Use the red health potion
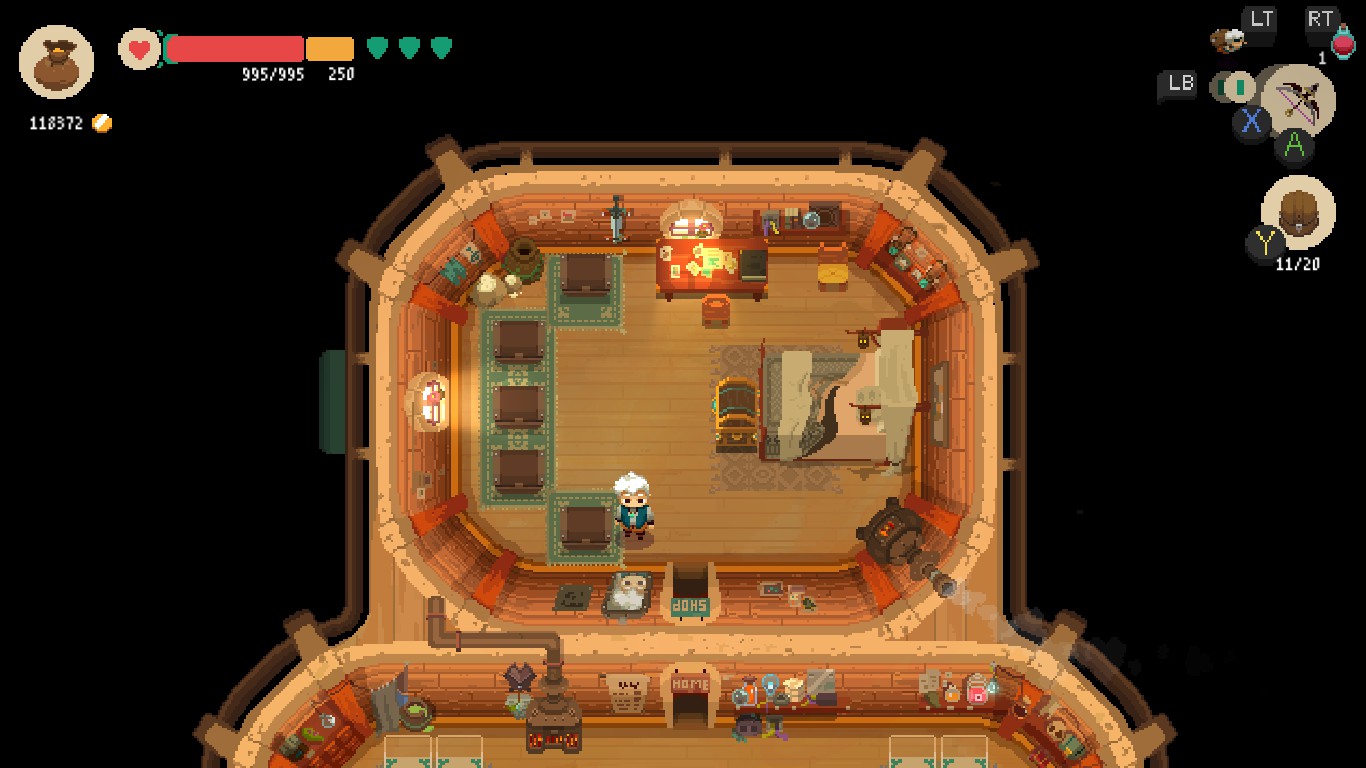 1342,44
